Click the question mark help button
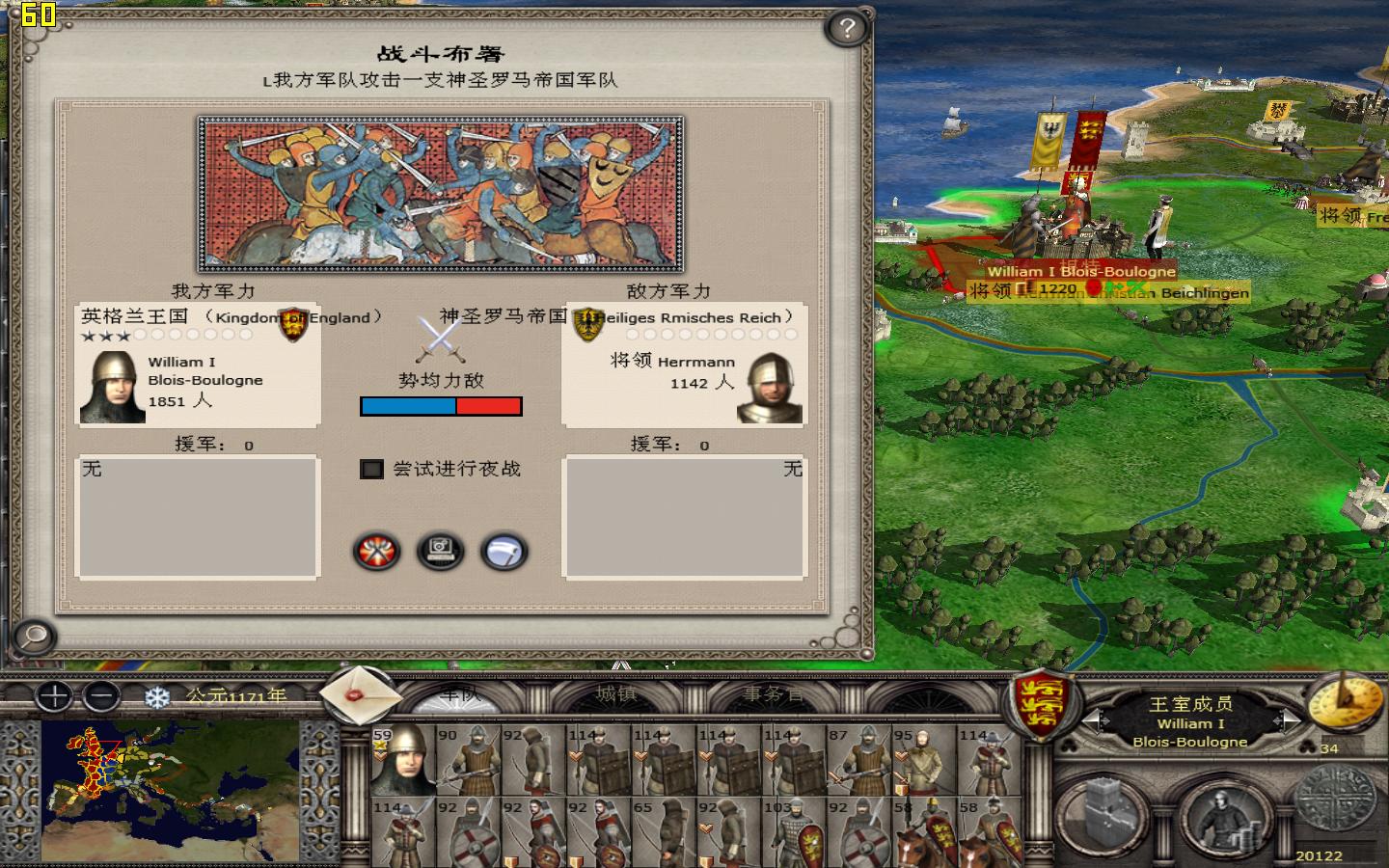The width and height of the screenshot is (1389, 868). [x=845, y=29]
